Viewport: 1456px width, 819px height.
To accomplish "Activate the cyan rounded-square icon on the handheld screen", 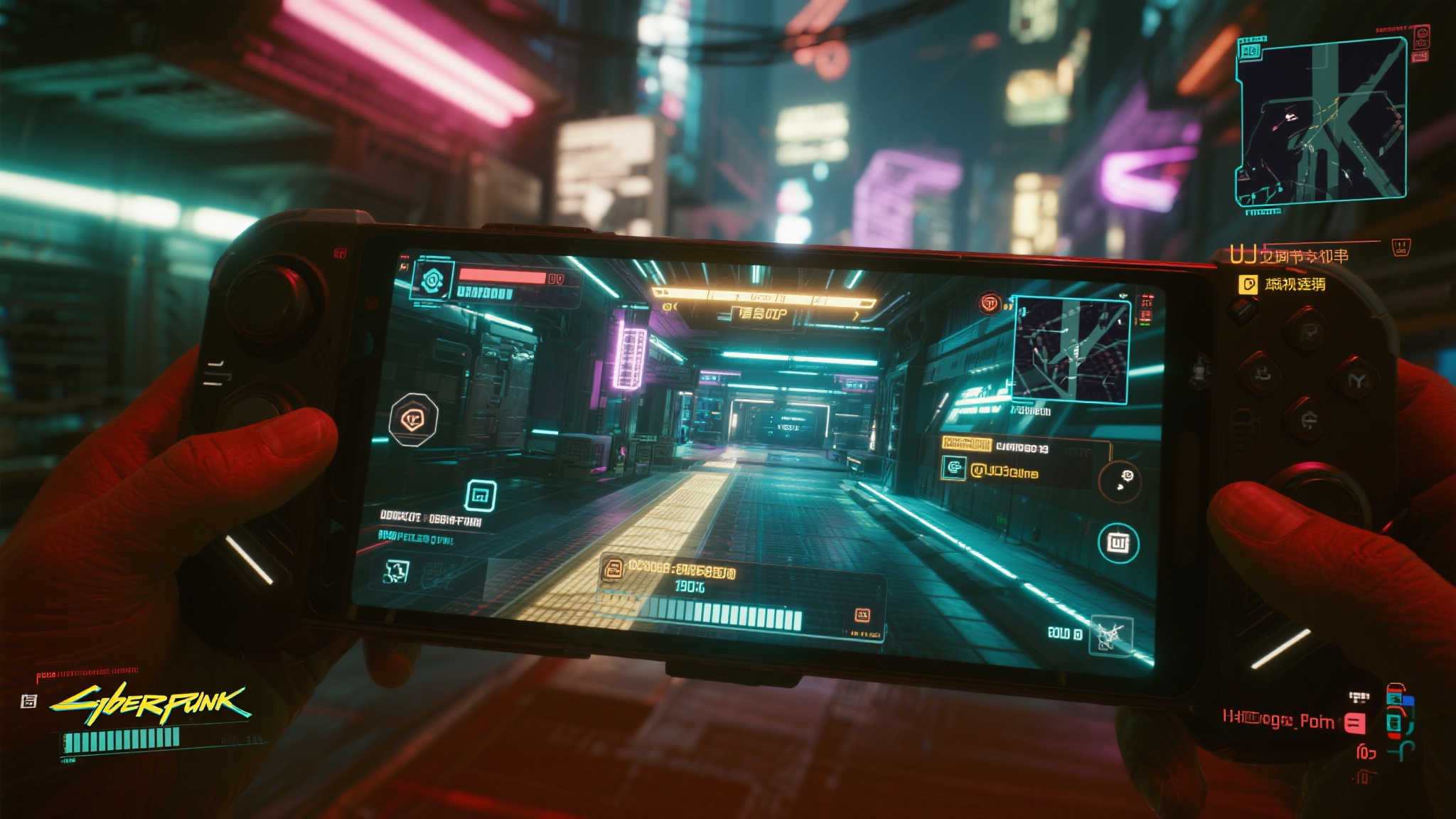I will pos(481,496).
